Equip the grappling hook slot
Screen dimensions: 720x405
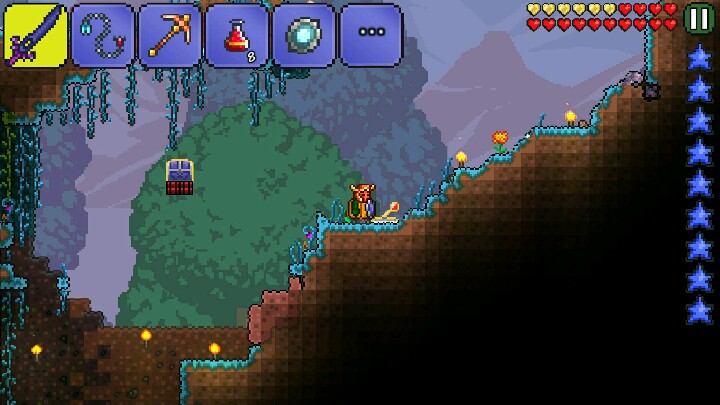click(102, 35)
